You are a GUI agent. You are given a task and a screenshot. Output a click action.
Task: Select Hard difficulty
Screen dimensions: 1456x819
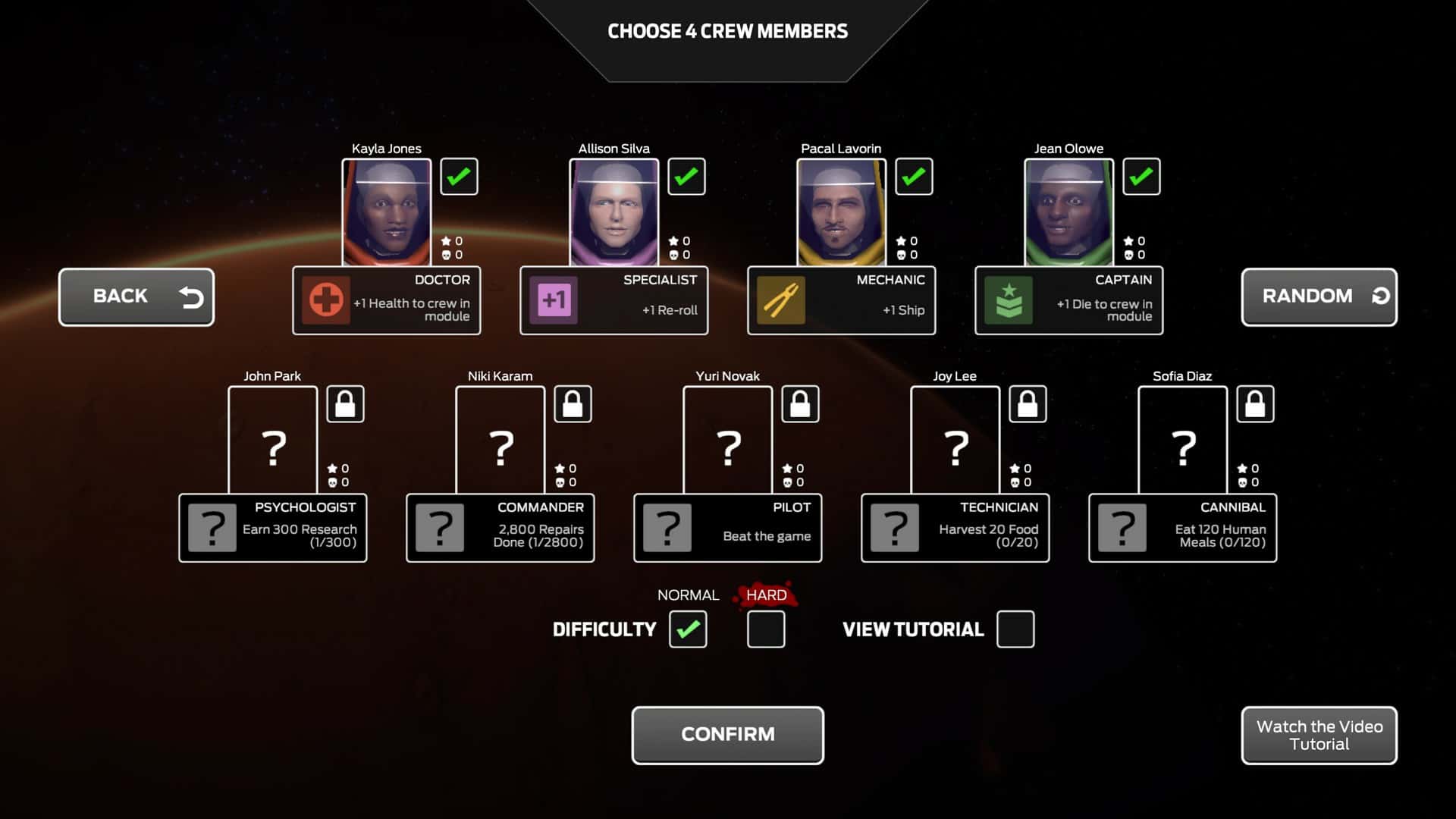(x=765, y=629)
